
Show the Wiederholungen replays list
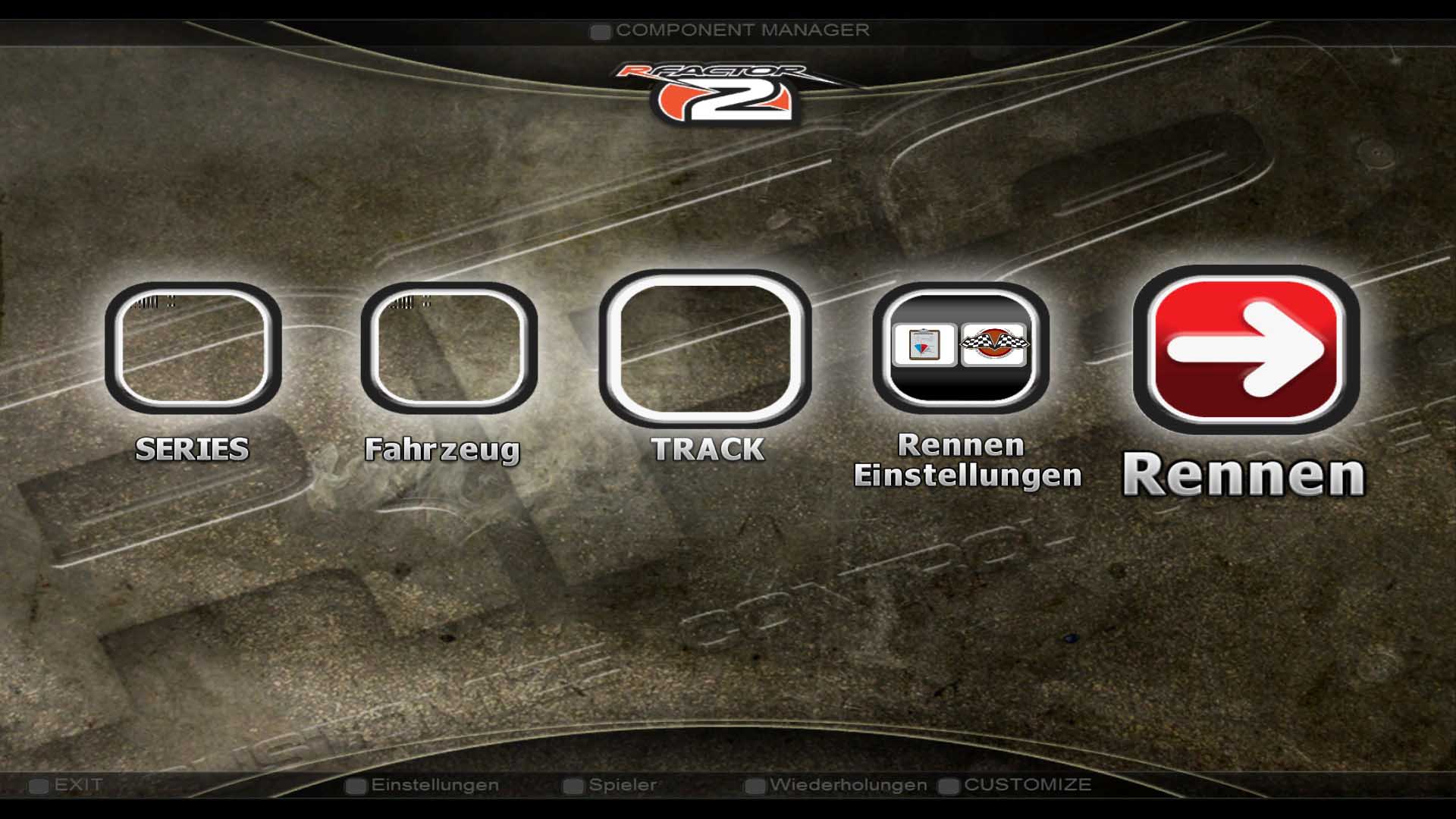[x=847, y=785]
